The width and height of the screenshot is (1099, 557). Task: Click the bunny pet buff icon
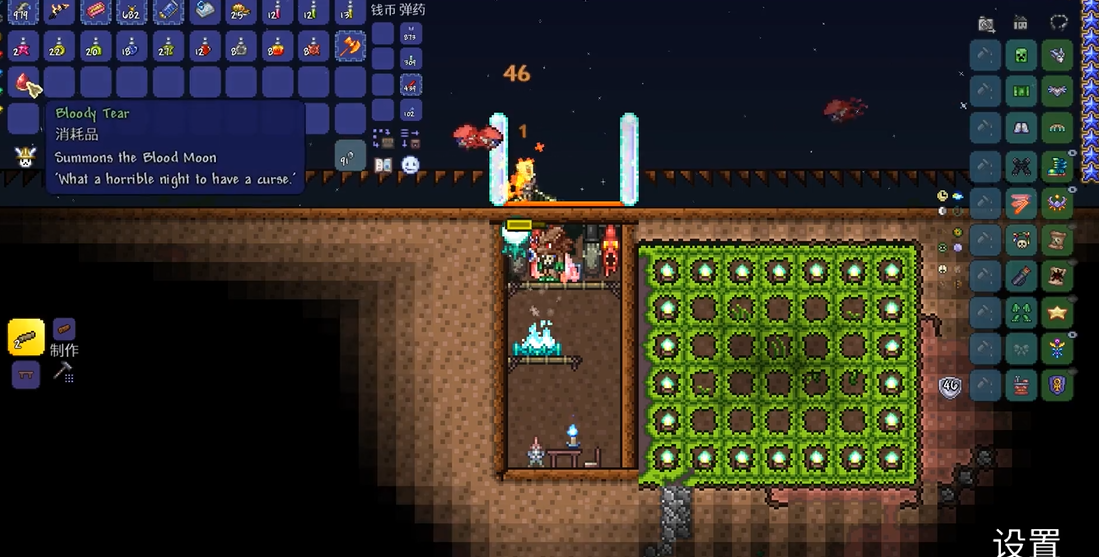point(22,156)
